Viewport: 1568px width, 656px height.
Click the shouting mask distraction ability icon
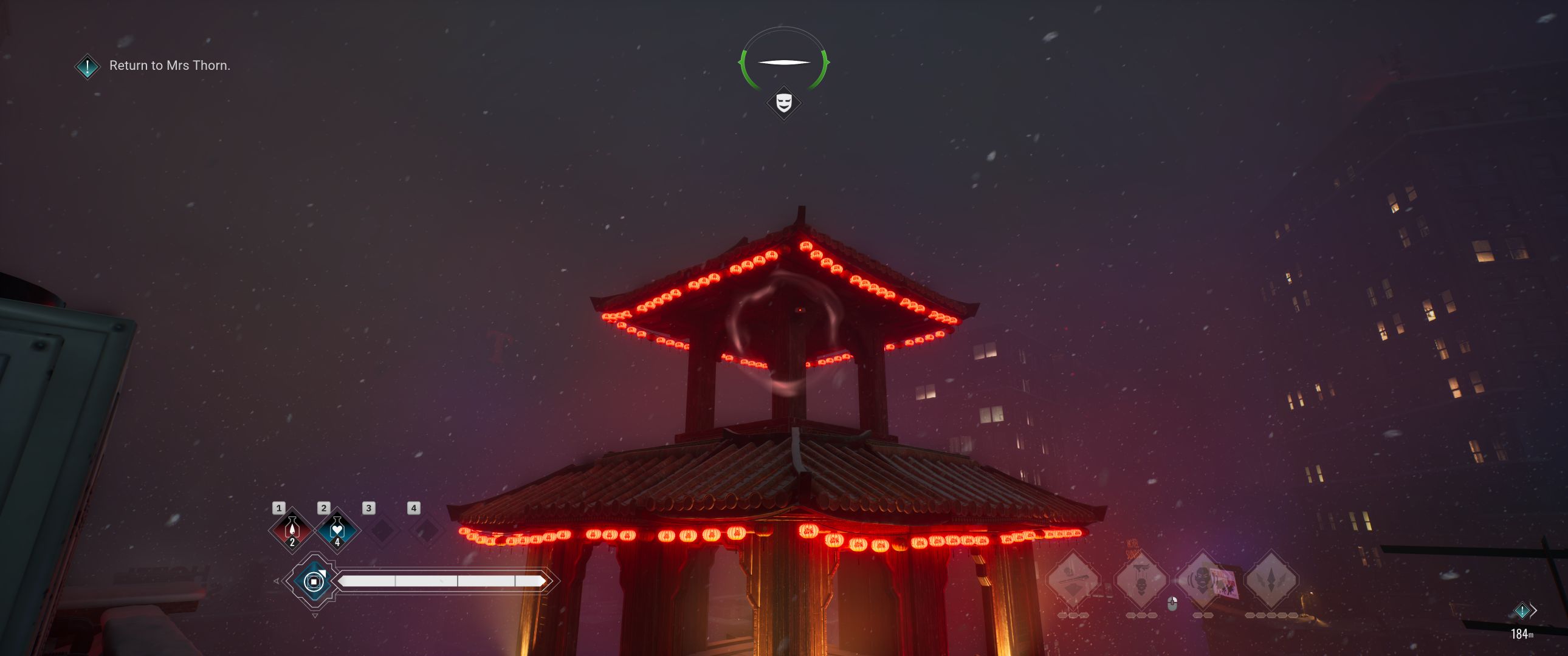pos(1202,578)
